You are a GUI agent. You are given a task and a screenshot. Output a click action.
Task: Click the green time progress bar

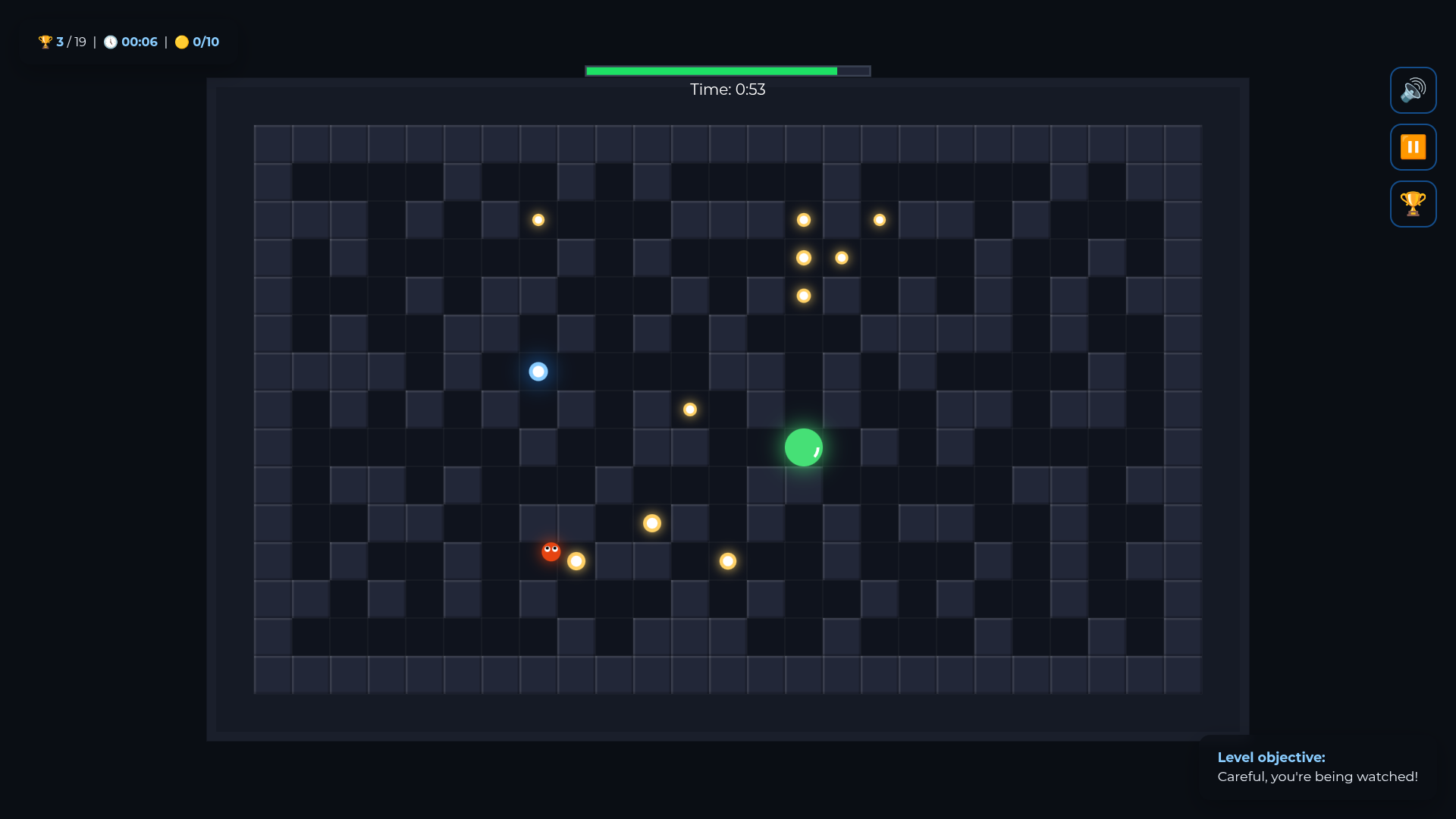tap(711, 71)
